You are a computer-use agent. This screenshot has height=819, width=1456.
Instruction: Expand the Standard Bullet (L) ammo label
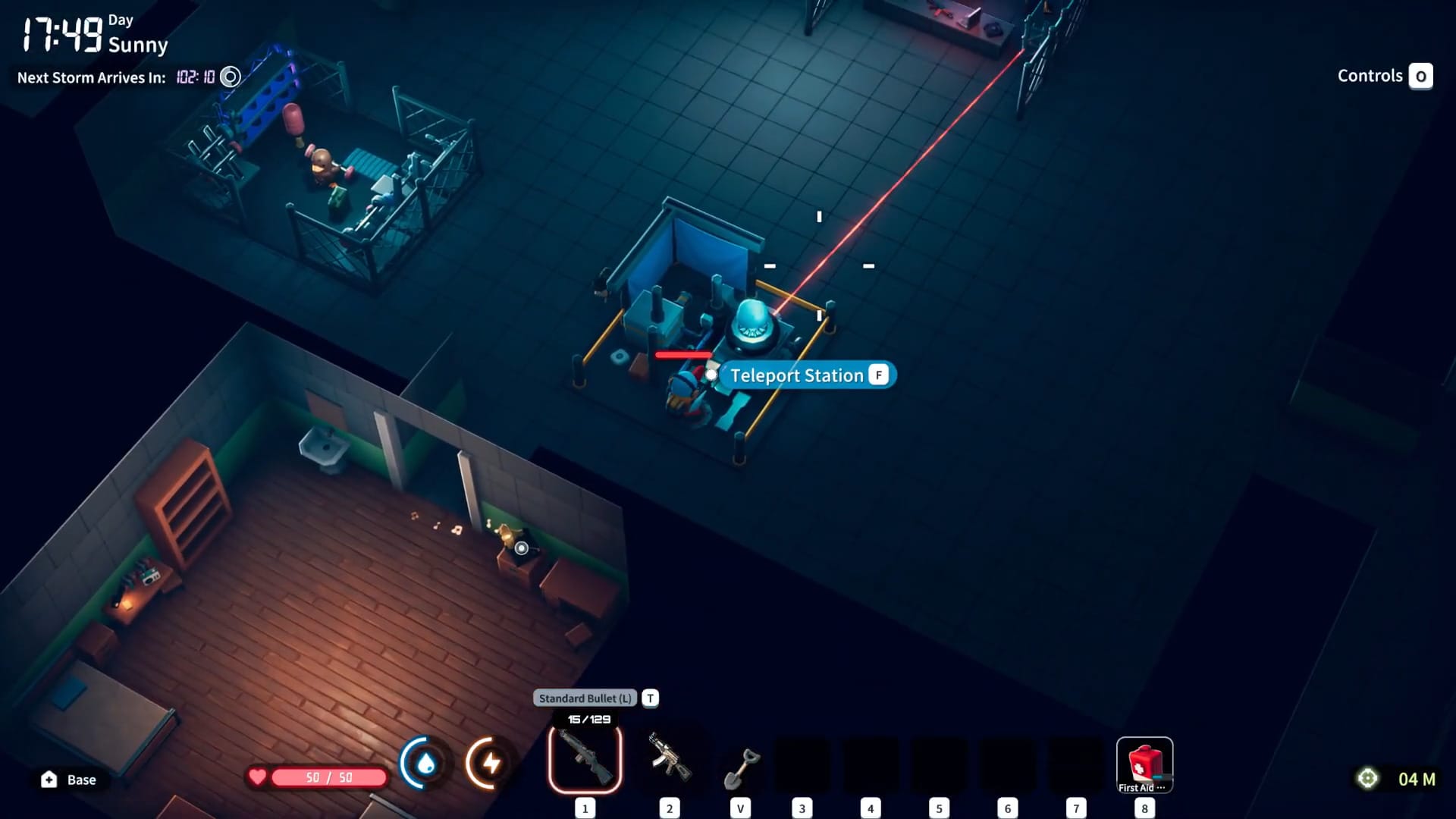click(585, 697)
